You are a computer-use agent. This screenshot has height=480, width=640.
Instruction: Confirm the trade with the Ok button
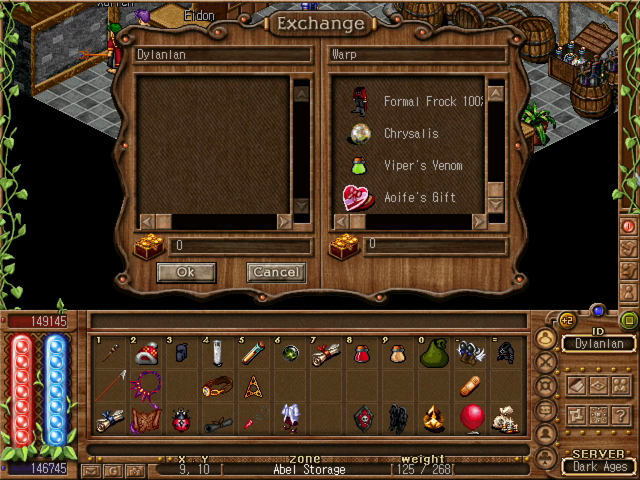pyautogui.click(x=186, y=272)
